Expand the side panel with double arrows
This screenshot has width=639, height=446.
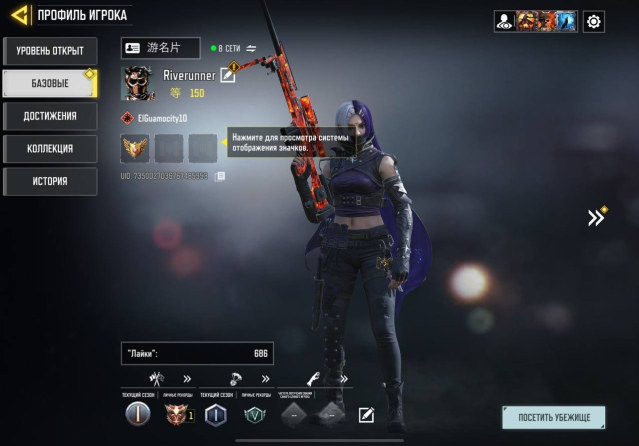[596, 217]
